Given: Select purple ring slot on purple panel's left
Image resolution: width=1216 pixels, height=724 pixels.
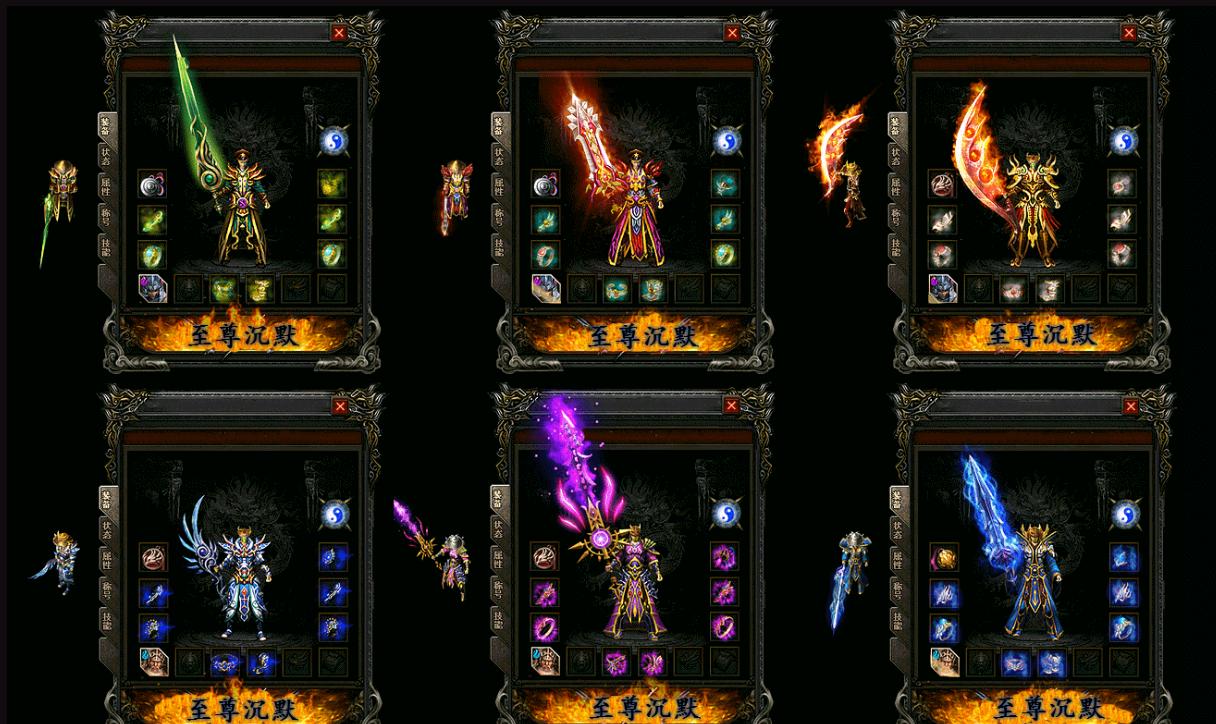Looking at the screenshot, I should pyautogui.click(x=545, y=627).
